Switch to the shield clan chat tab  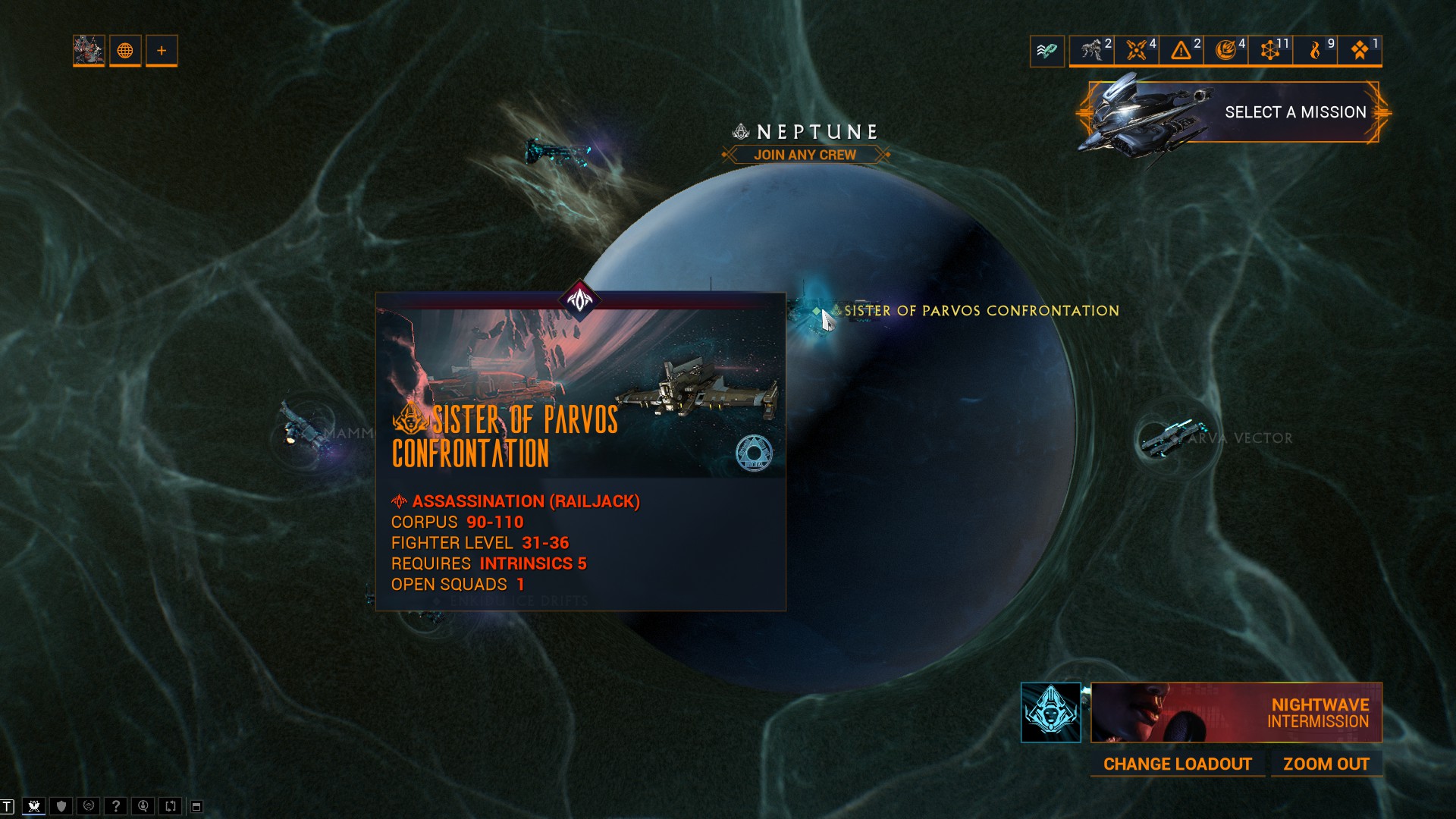pyautogui.click(x=61, y=806)
